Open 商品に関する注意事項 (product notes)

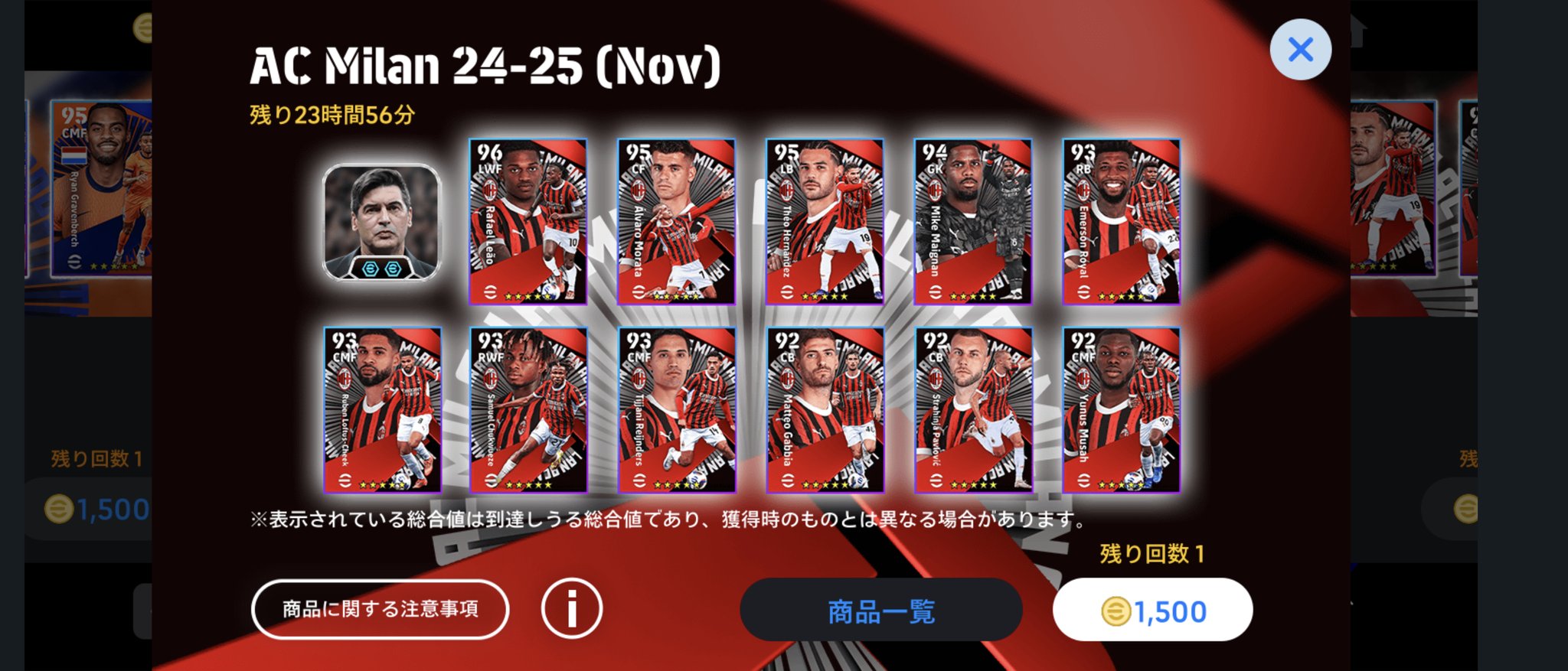pyautogui.click(x=381, y=610)
